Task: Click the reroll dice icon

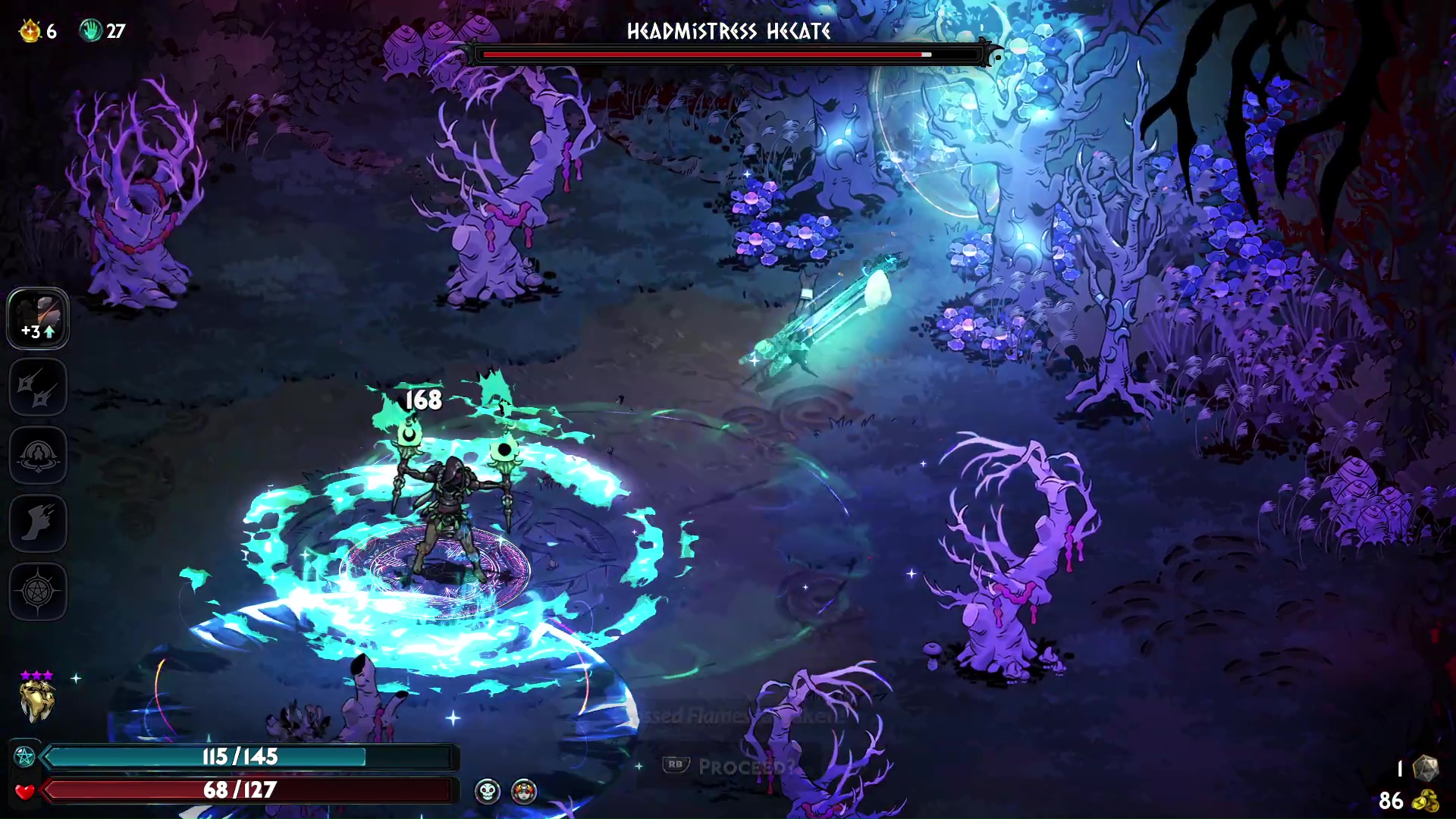Action: point(1426,768)
